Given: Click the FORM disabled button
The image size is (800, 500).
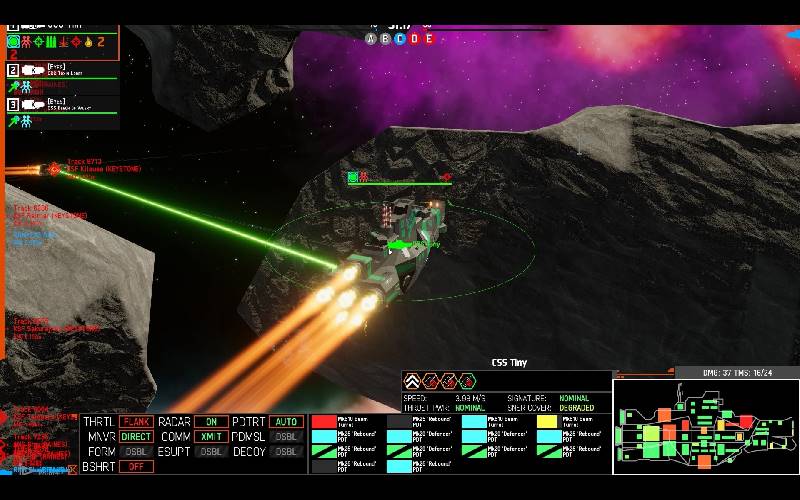Looking at the screenshot, I should click(136, 451).
